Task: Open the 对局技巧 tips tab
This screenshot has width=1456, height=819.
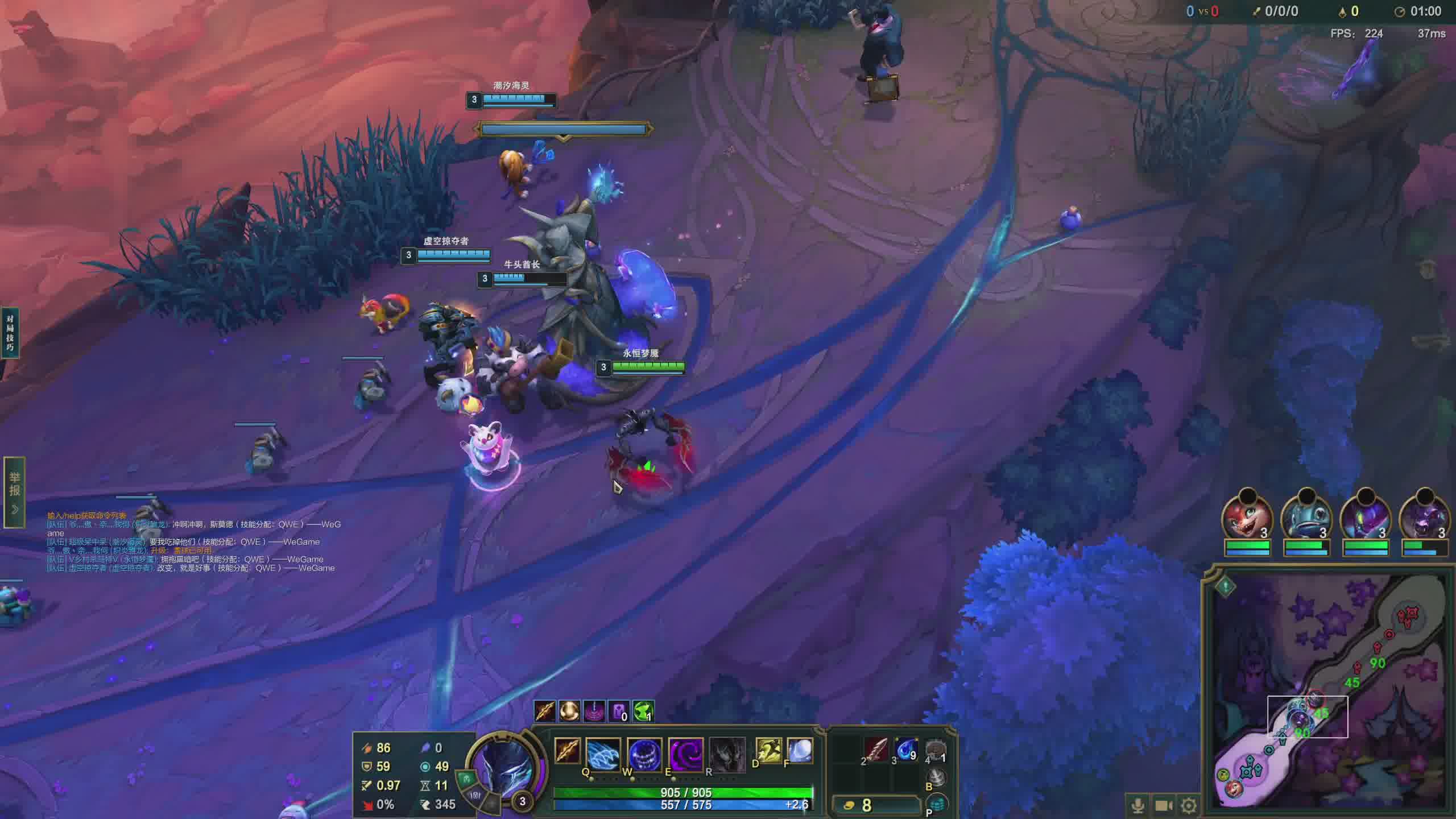Action: point(10,333)
